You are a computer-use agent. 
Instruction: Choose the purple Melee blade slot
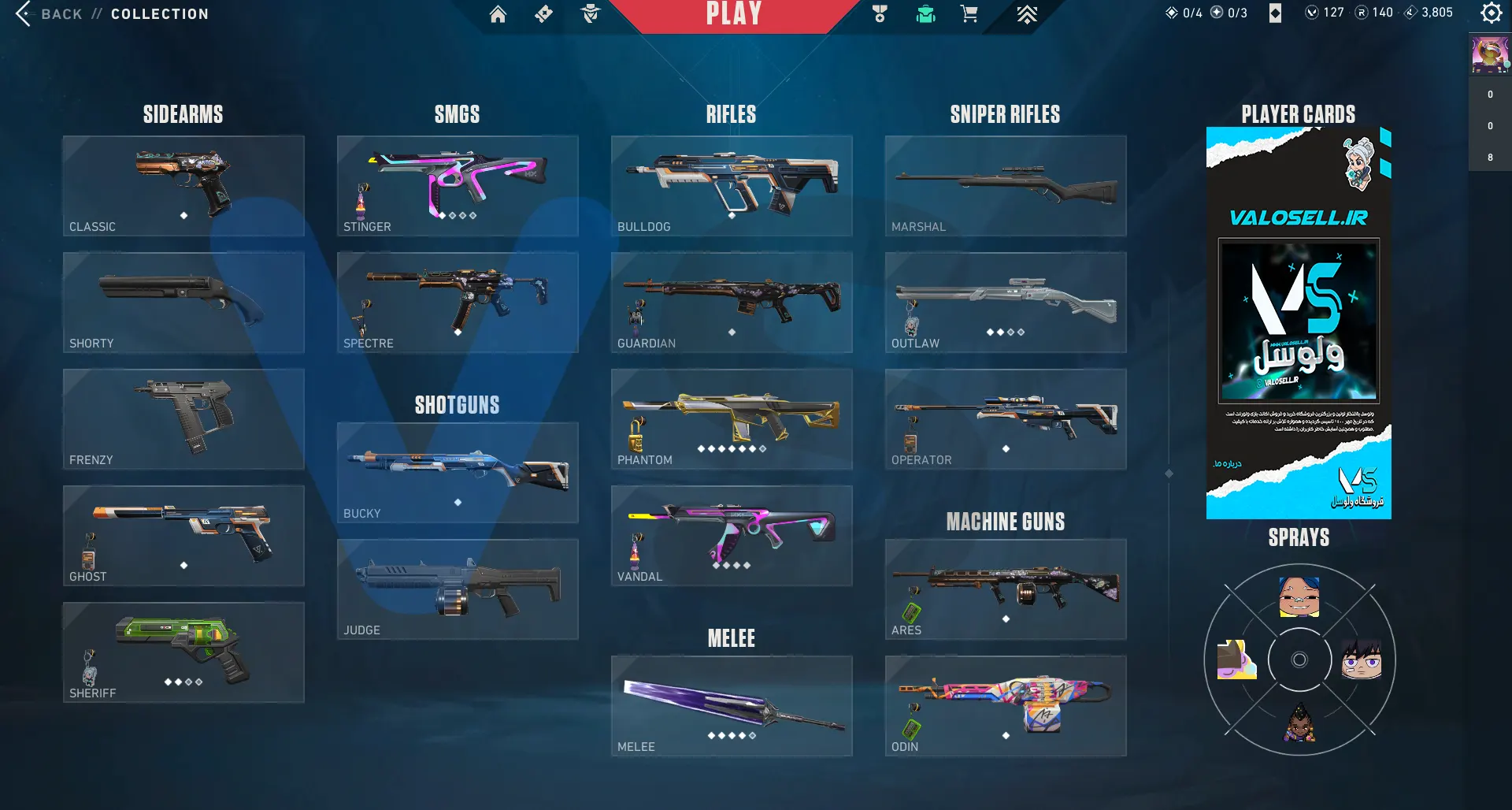(732, 706)
